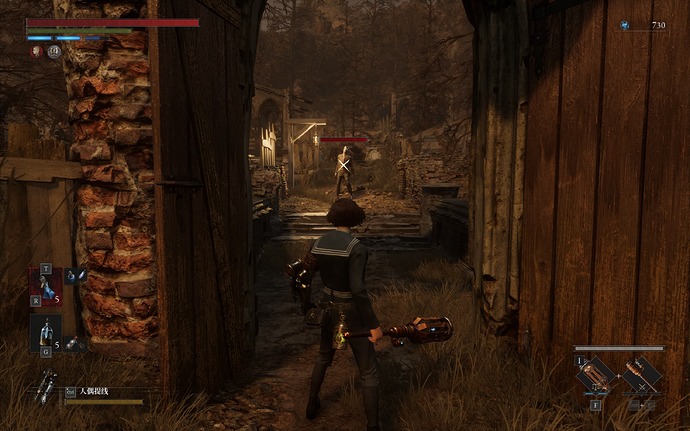Image resolution: width=690 pixels, height=431 pixels.
Task: Click the small blue vial next to the upper belt slot
Action: coord(73,275)
